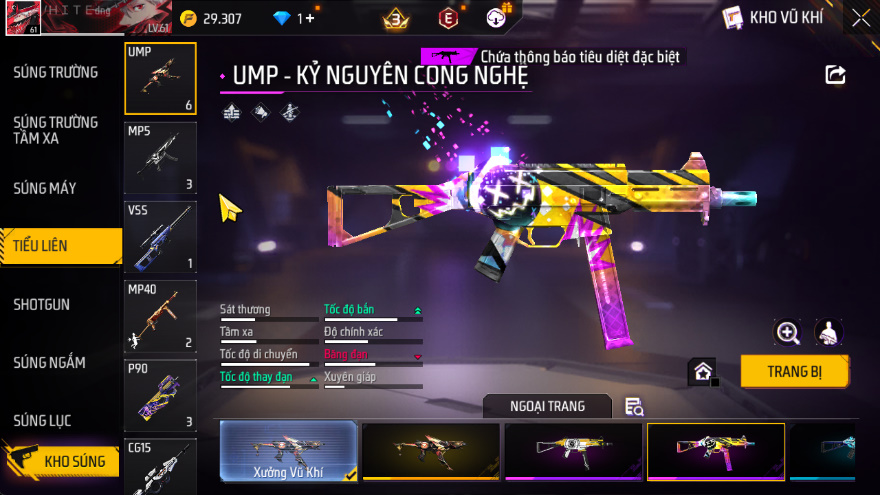Screen dimensions: 880x495
Task: Click the home icon beside Trang Bị
Action: tap(703, 372)
